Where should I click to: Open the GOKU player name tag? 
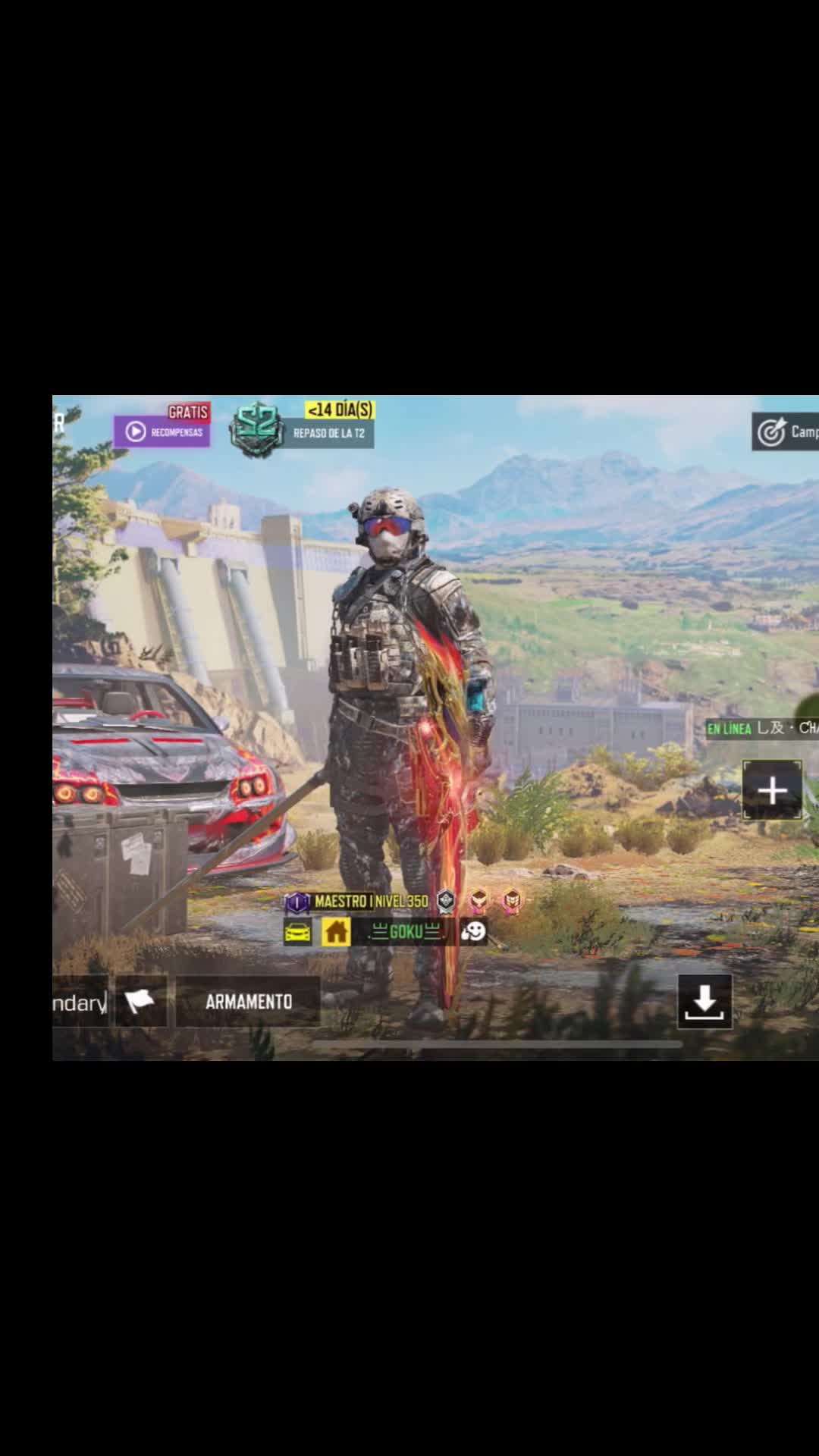(x=405, y=932)
